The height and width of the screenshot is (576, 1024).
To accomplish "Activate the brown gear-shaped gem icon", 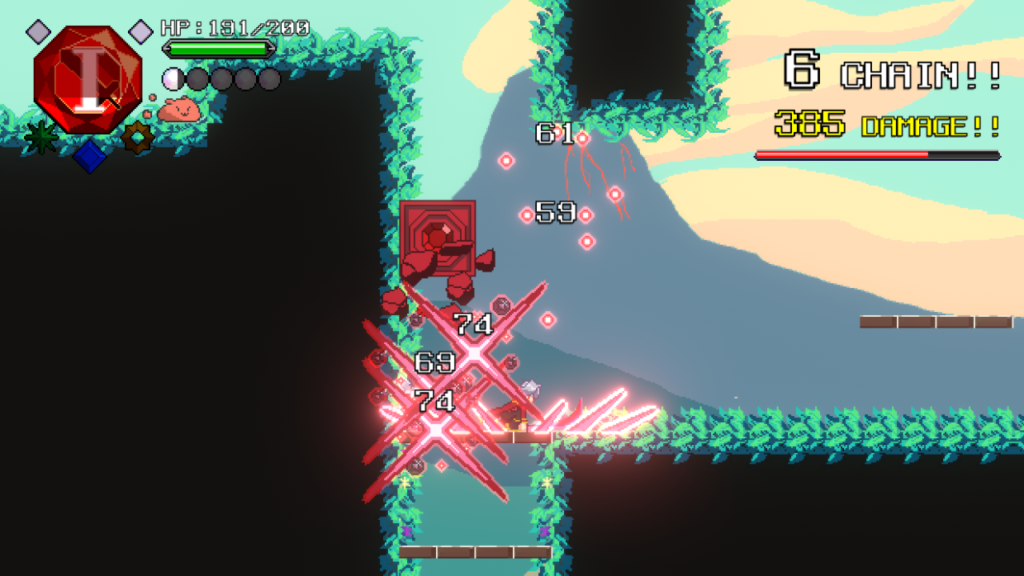I will [137, 137].
